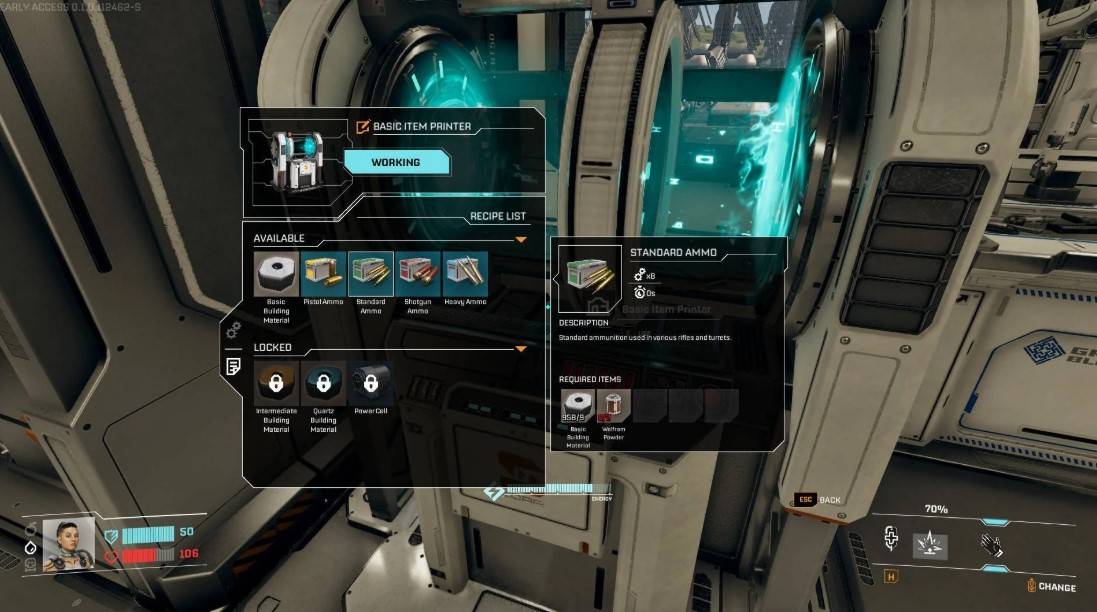Viewport: 1097px width, 612px height.
Task: Open the recipe list document tab
Action: point(233,365)
